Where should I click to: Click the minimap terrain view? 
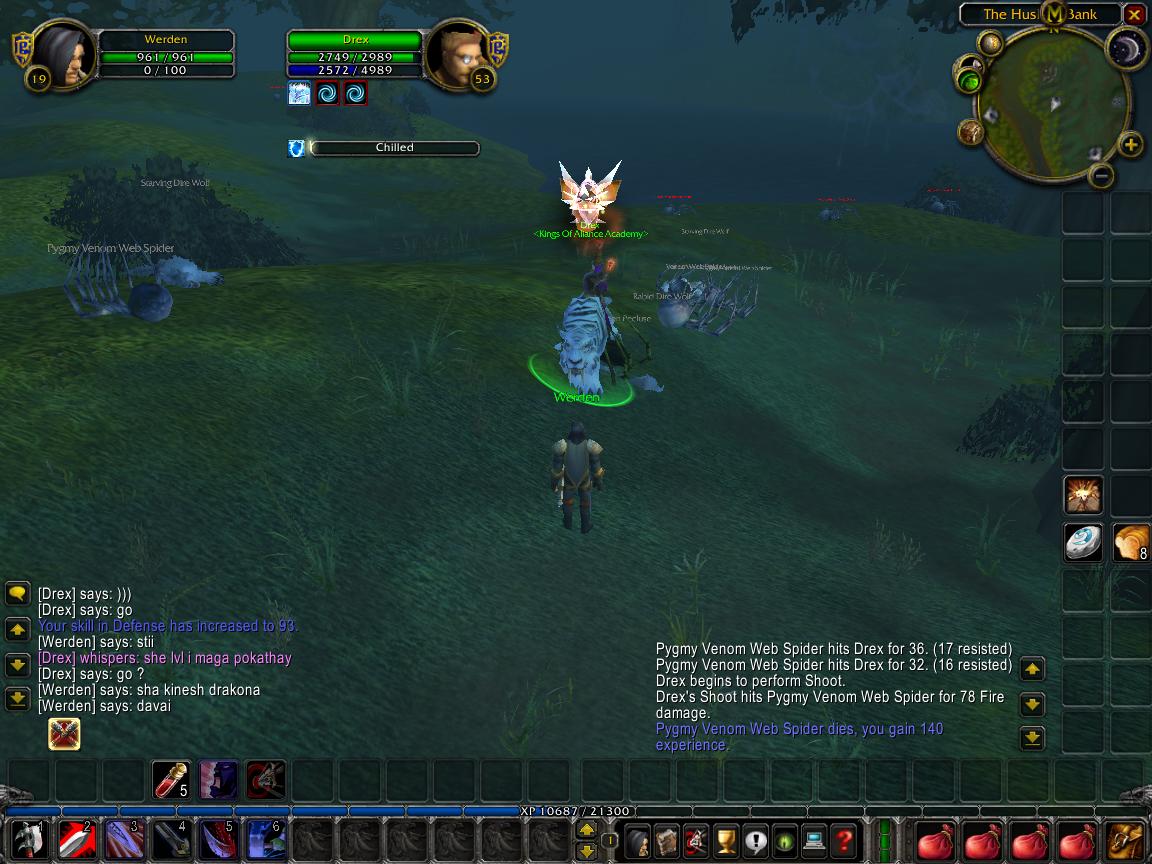pyautogui.click(x=1050, y=105)
